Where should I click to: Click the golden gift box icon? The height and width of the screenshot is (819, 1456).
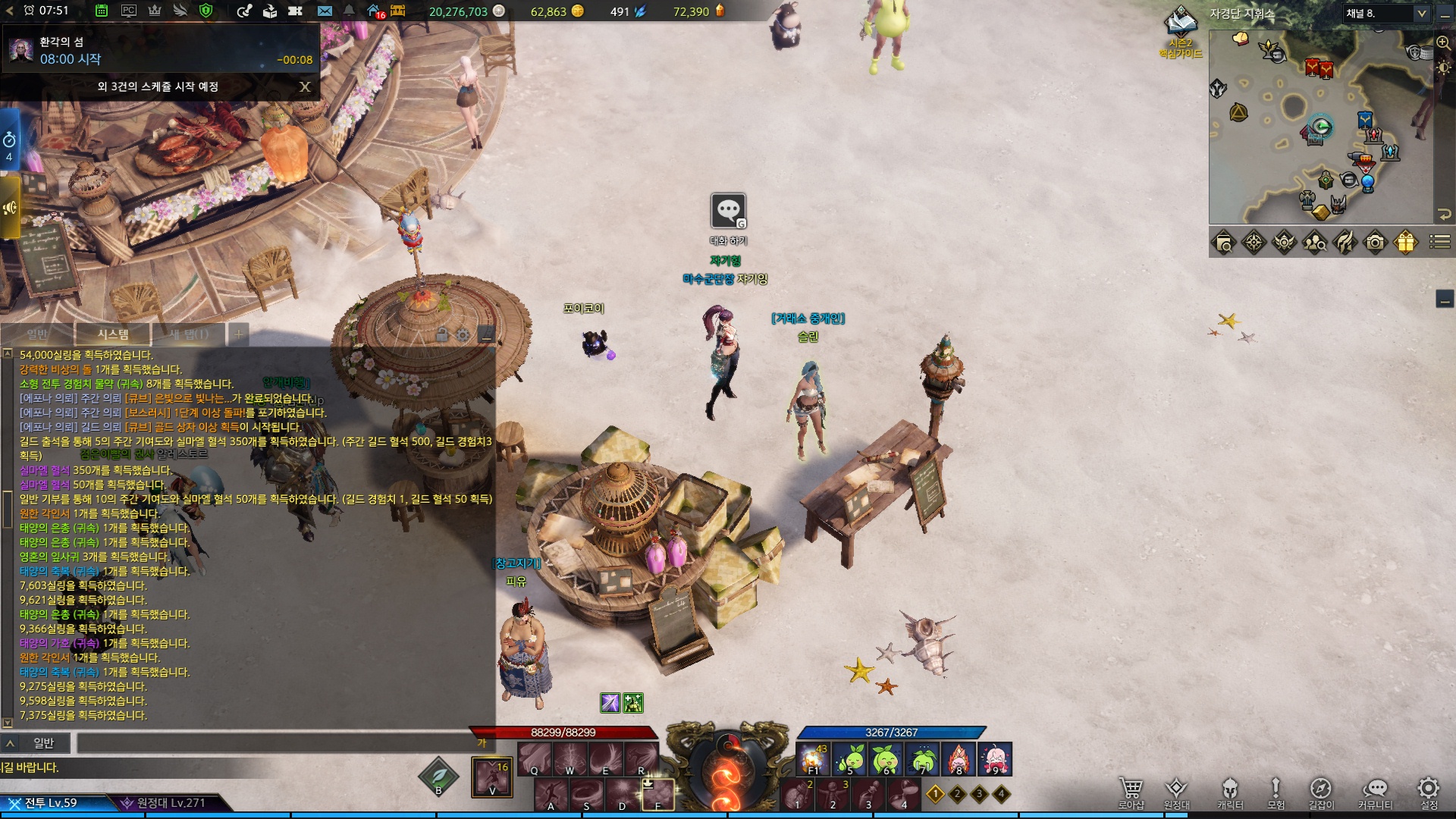tap(1405, 242)
